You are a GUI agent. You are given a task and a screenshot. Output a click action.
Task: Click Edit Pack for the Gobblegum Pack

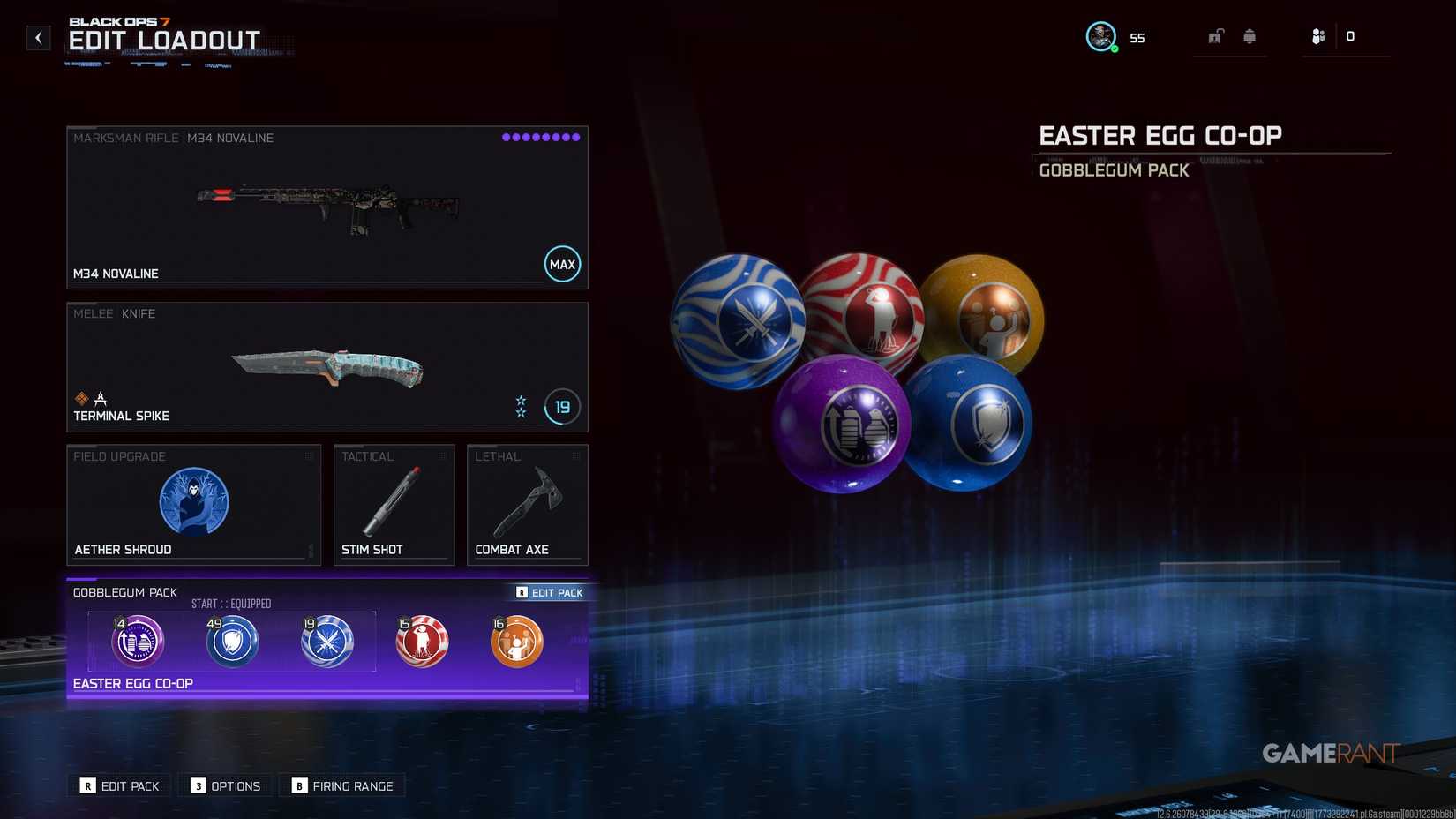tap(548, 592)
